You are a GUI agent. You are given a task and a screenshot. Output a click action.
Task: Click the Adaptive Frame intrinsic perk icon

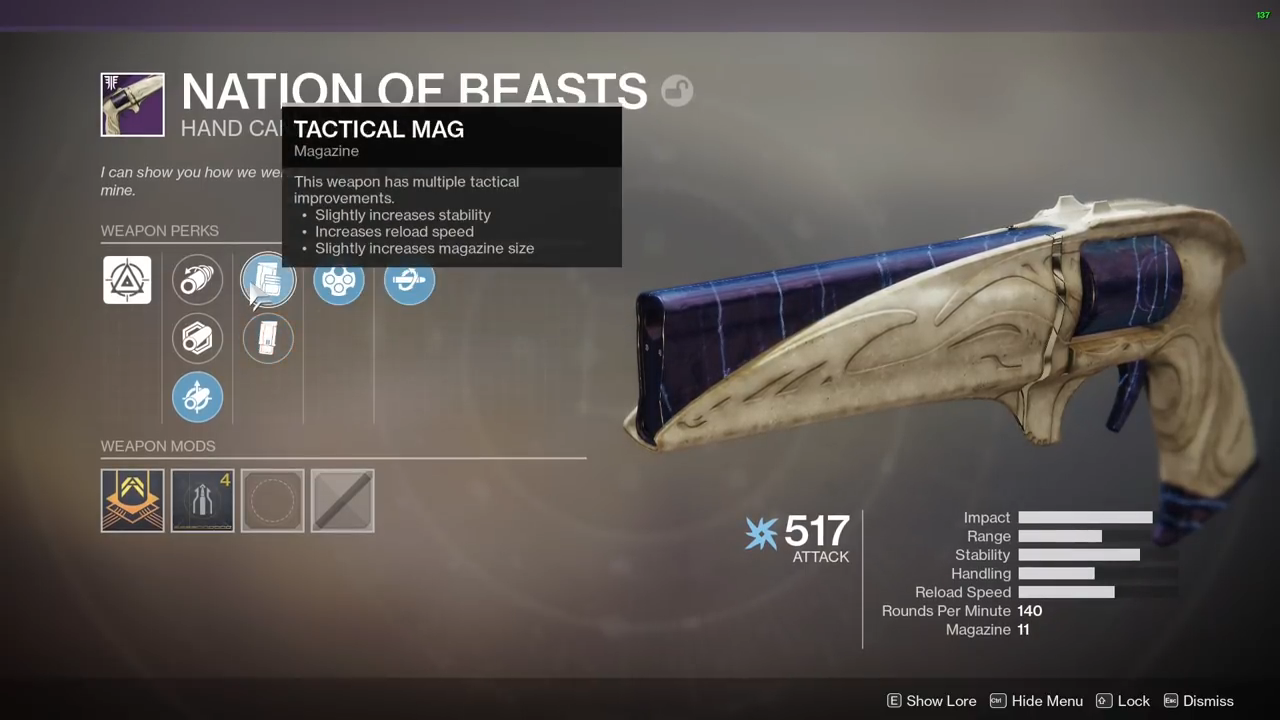tap(127, 280)
